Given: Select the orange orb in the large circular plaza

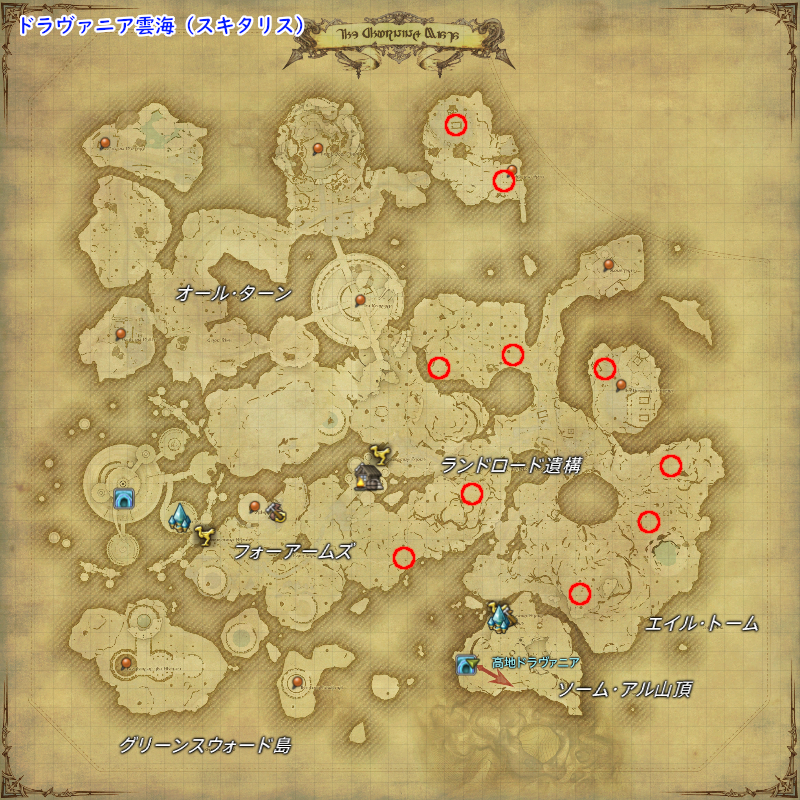Looking at the screenshot, I should coord(360,299).
